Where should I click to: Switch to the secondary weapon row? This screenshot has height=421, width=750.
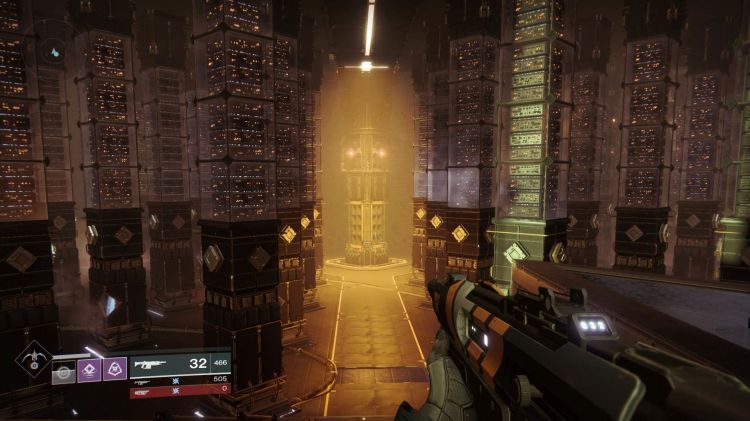pyautogui.click(x=180, y=381)
